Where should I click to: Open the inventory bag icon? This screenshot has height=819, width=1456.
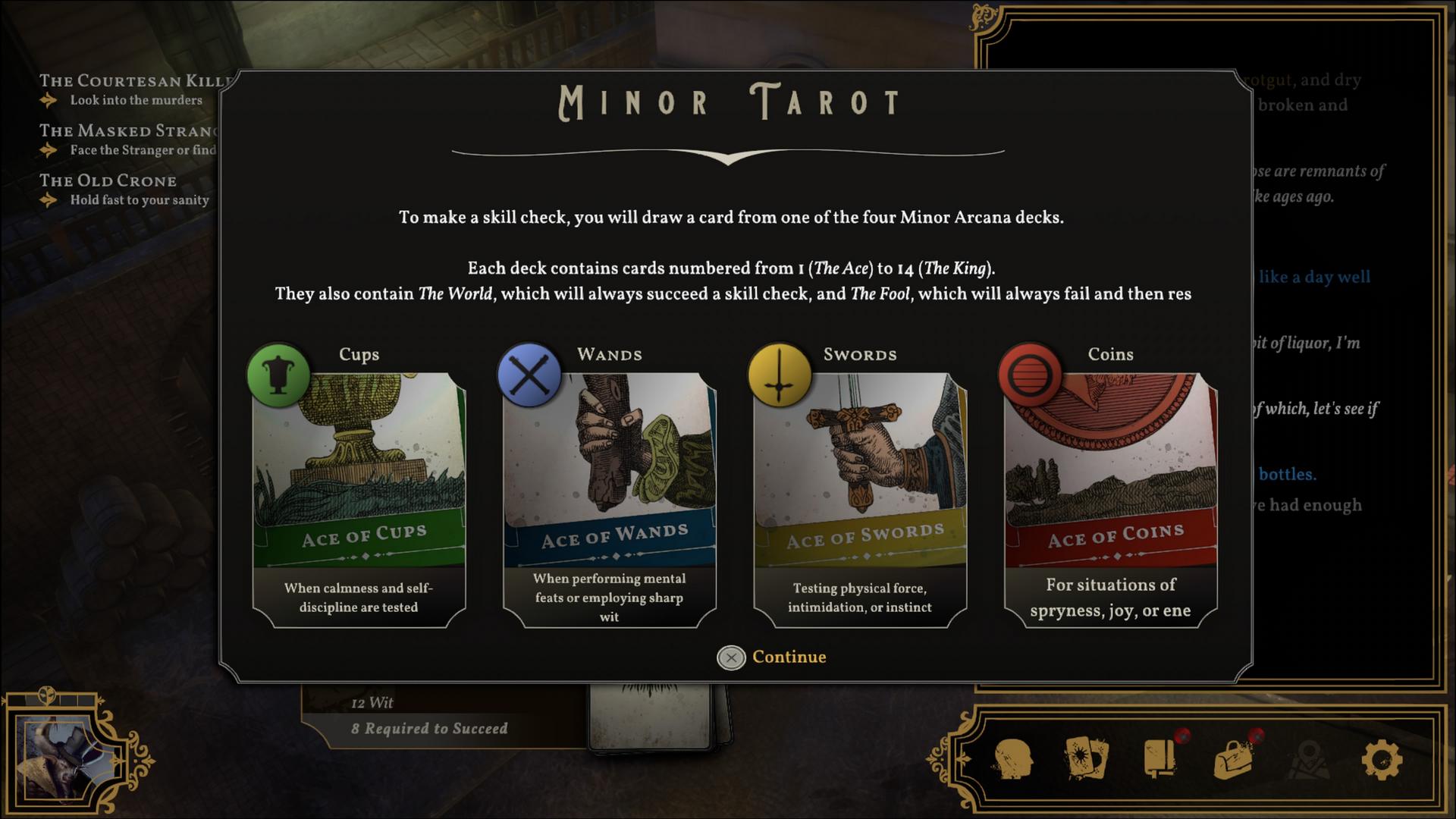(x=1234, y=759)
